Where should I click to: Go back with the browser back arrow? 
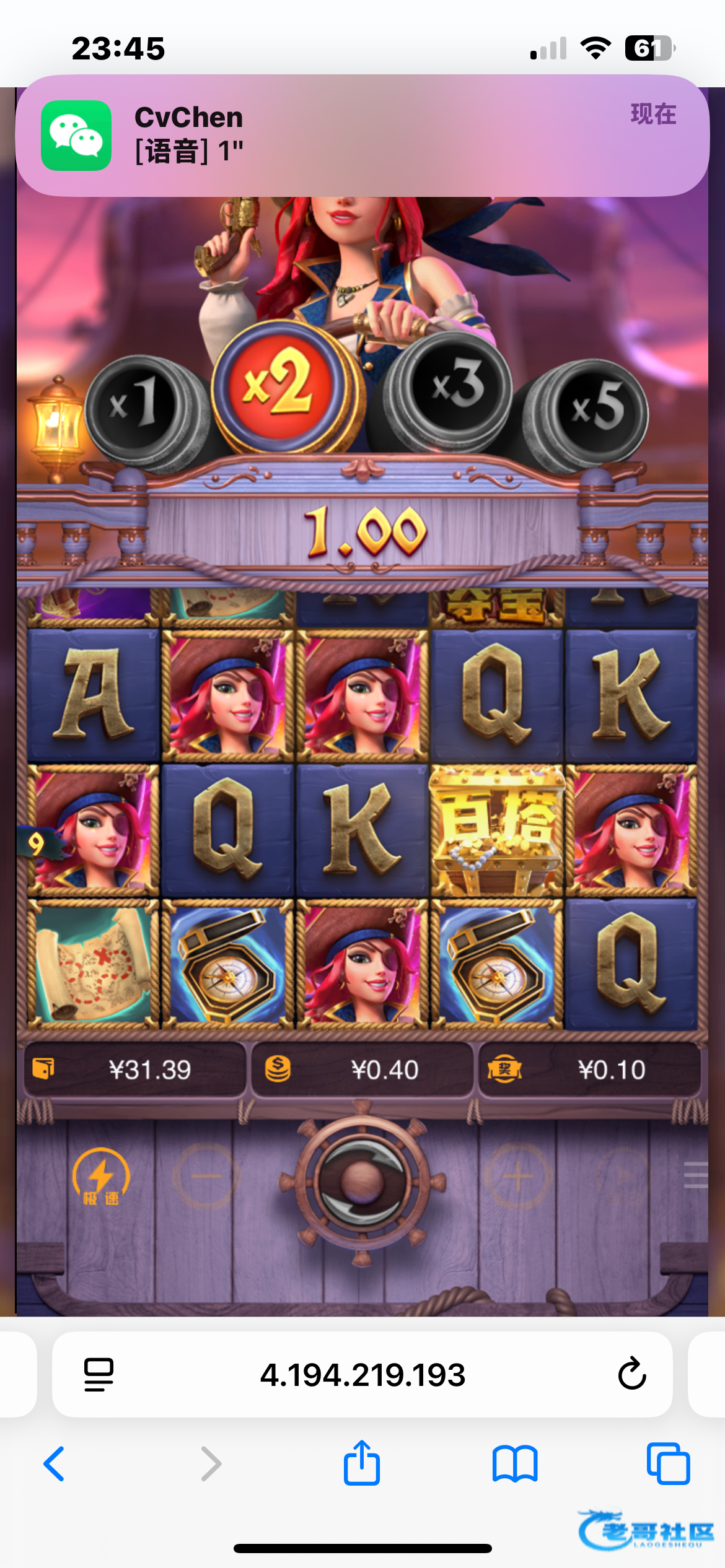click(55, 1464)
